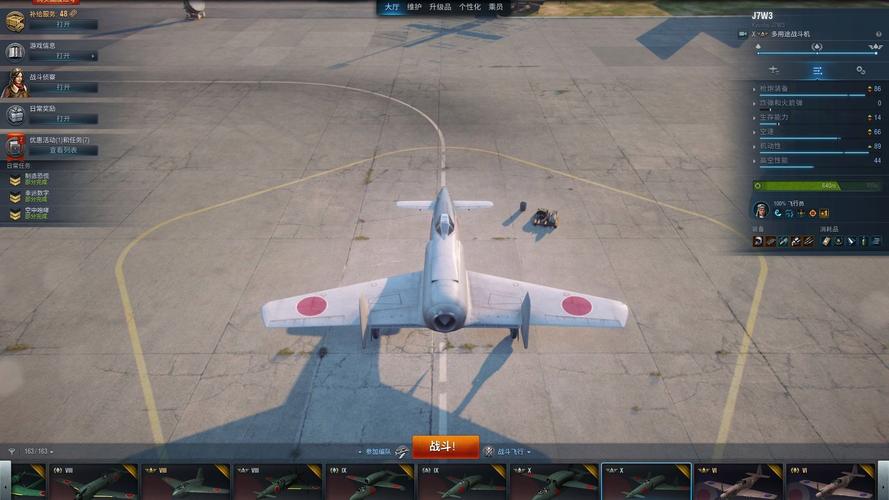The width and height of the screenshot is (889, 500).
Task: Click the 制造恐慌 daily mission entry
Action: 36,179
